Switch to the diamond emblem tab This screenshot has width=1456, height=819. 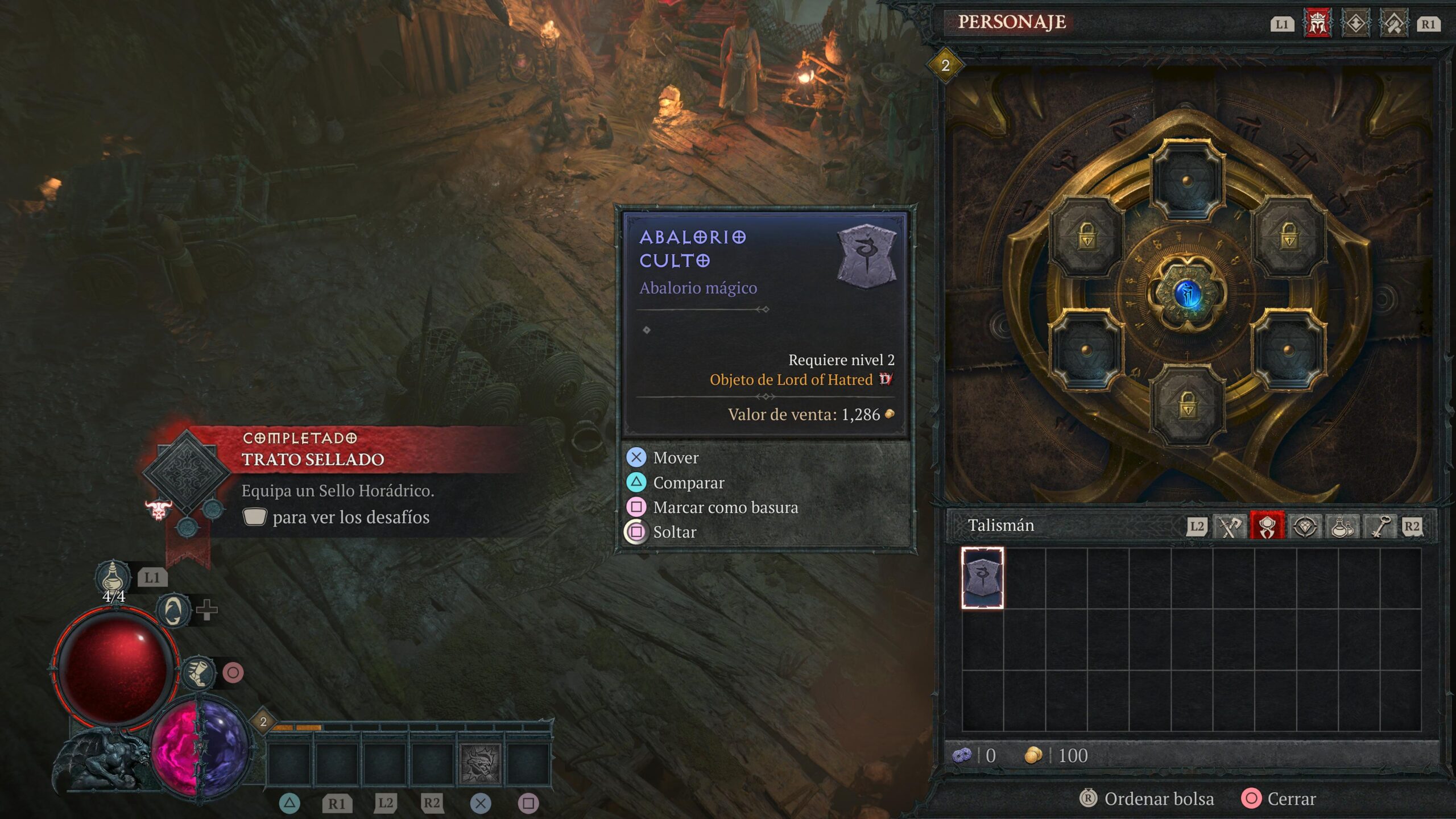coord(1355,24)
